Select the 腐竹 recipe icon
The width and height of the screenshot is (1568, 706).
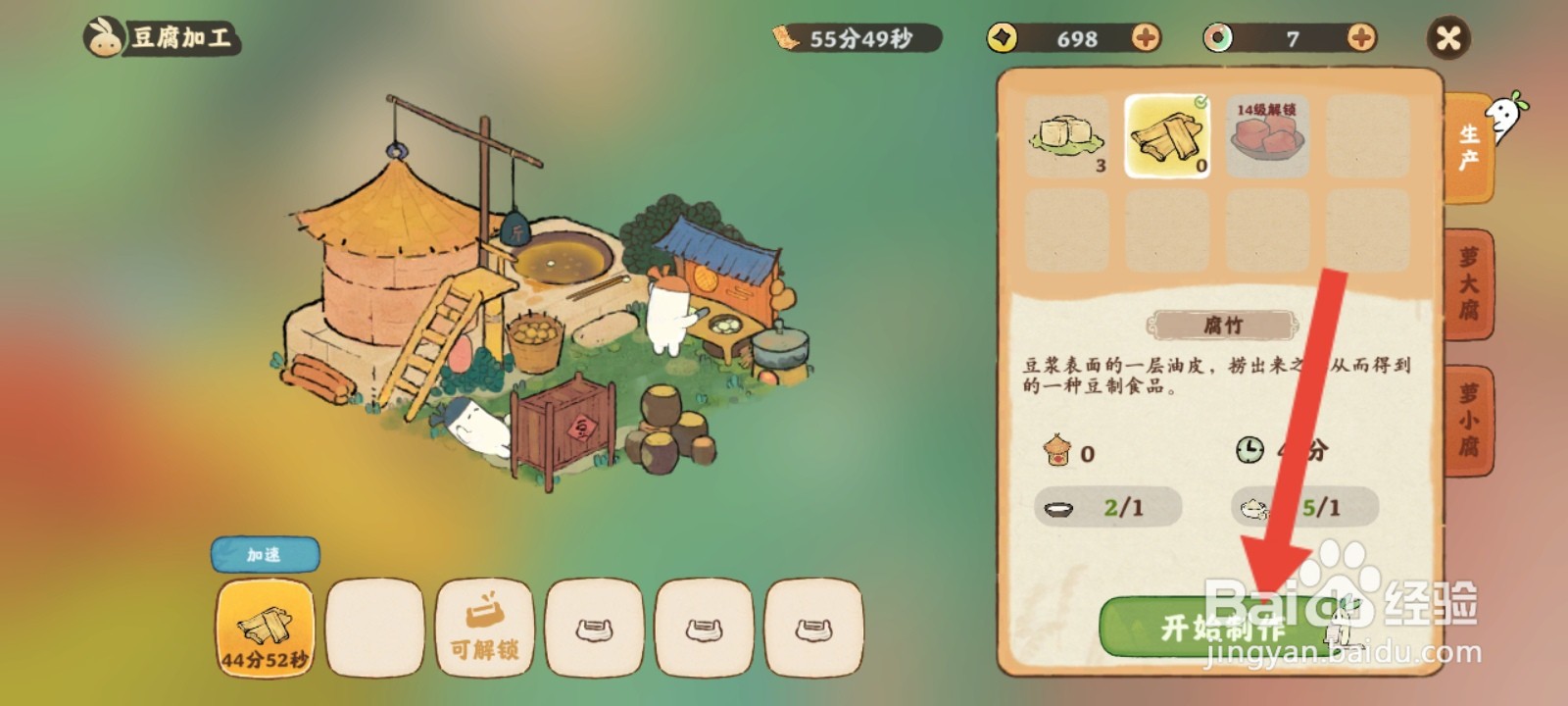click(x=1168, y=135)
